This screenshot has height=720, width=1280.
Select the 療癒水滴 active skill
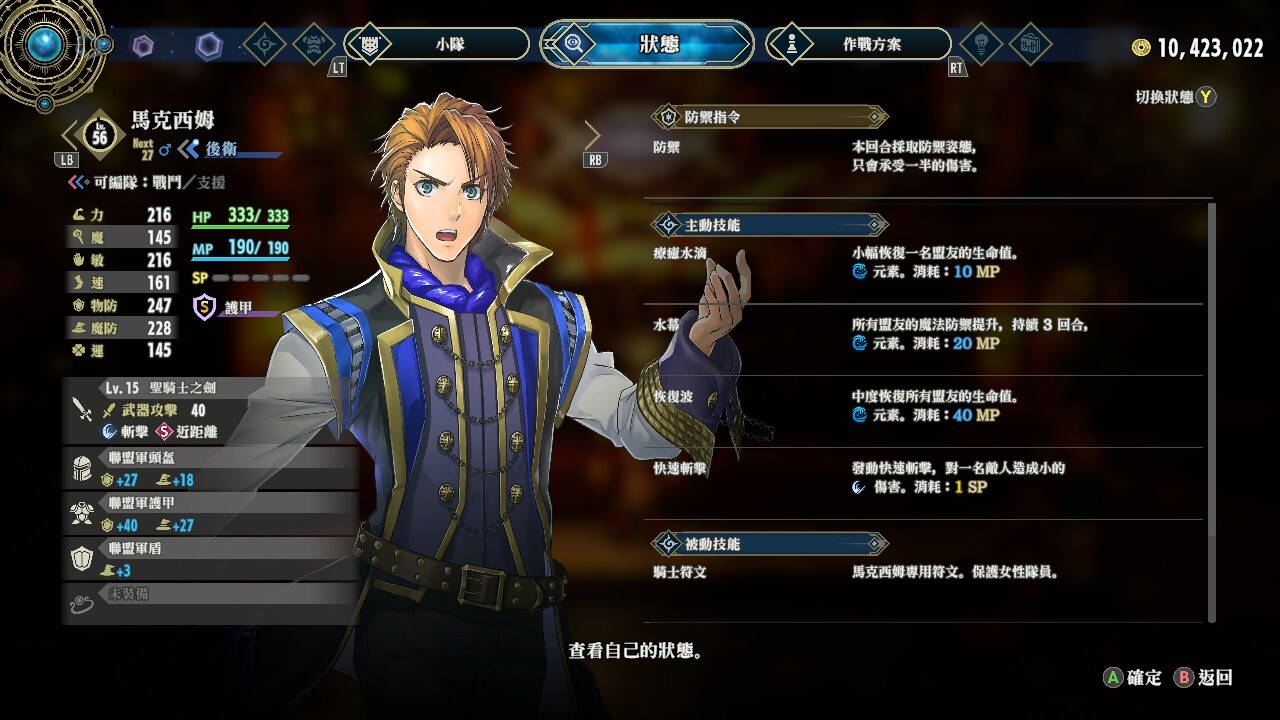(925, 262)
